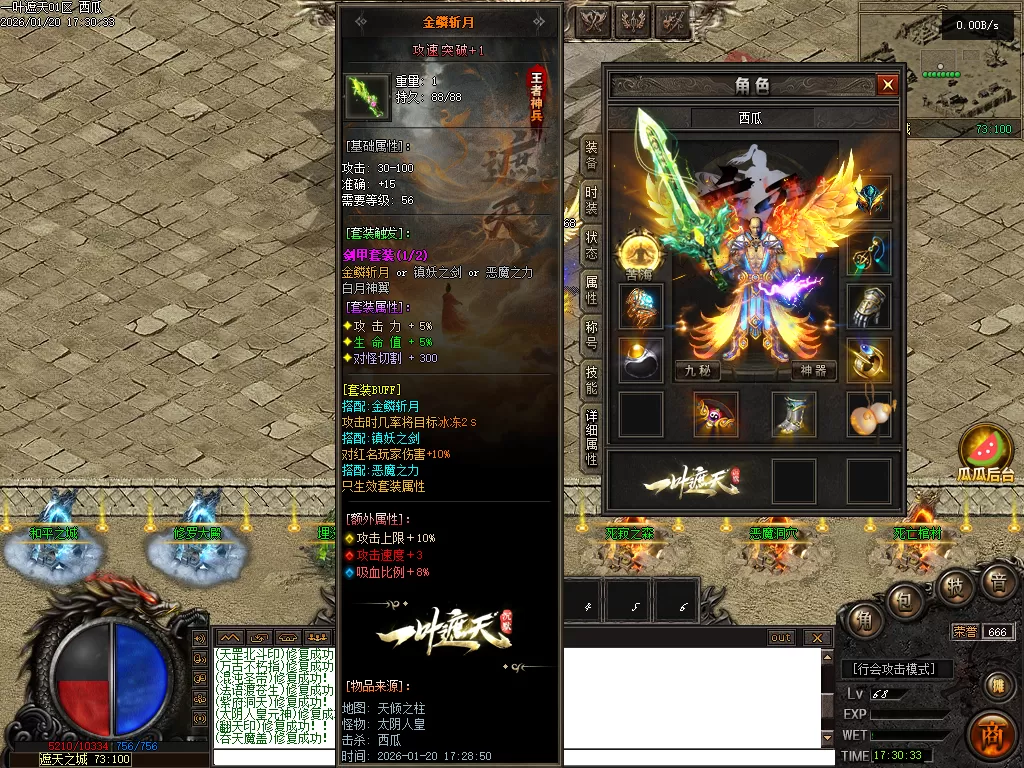Click the chat panel's out button

[x=781, y=638]
